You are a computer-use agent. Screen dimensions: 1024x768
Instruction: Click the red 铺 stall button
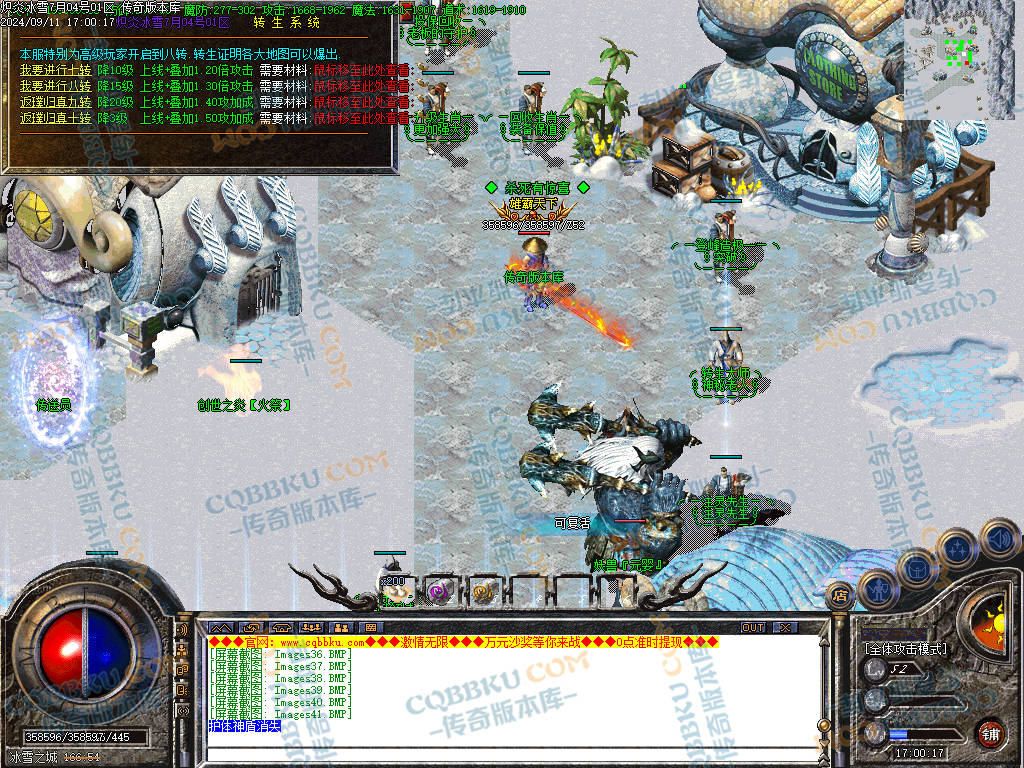(x=989, y=733)
